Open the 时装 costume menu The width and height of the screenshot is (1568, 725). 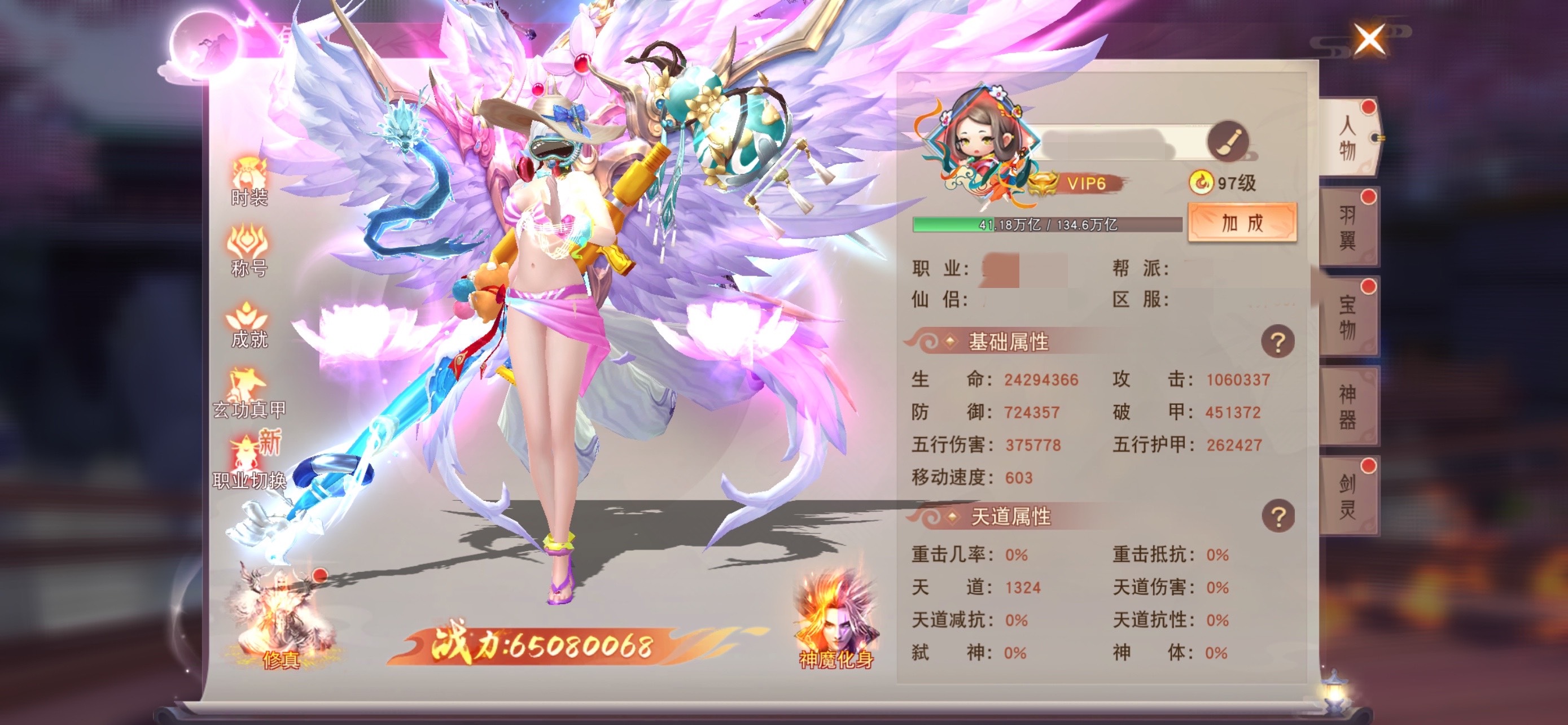click(249, 180)
